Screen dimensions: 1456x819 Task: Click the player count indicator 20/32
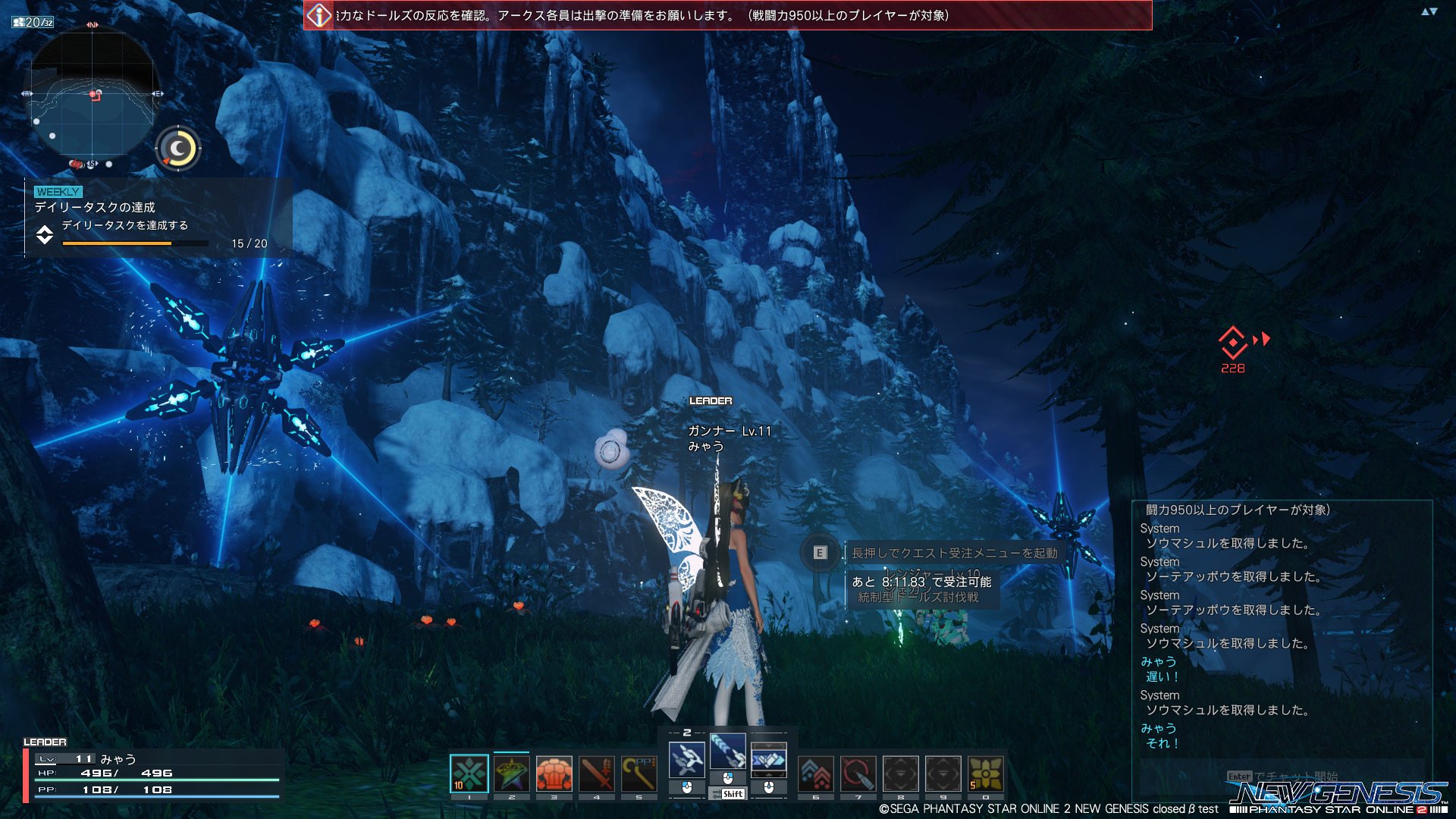pyautogui.click(x=33, y=23)
